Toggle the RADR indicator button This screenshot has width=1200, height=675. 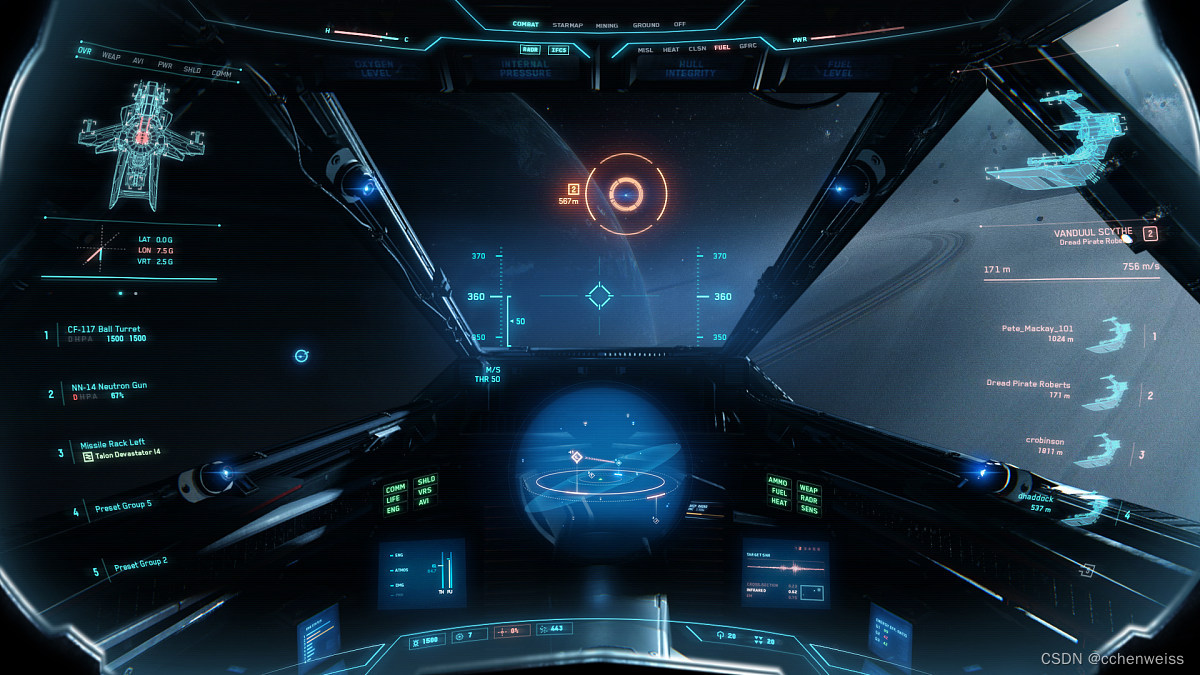click(530, 49)
